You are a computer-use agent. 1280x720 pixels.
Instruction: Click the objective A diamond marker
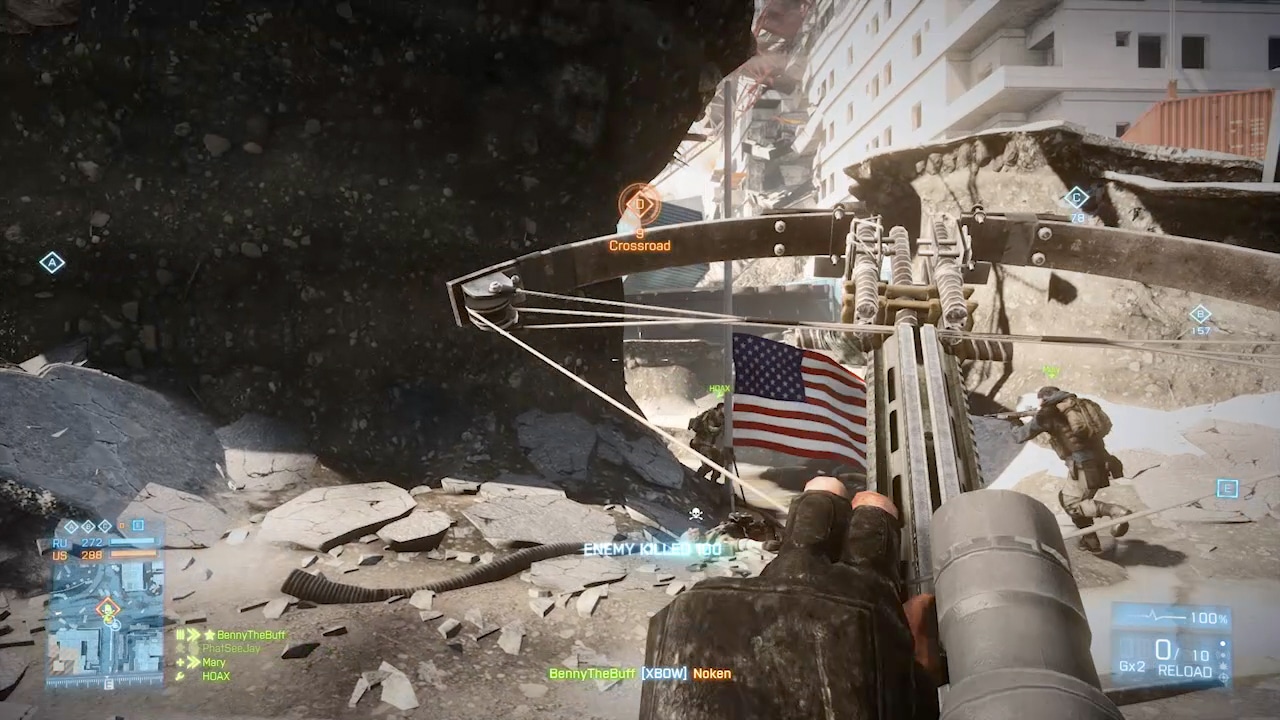click(51, 262)
